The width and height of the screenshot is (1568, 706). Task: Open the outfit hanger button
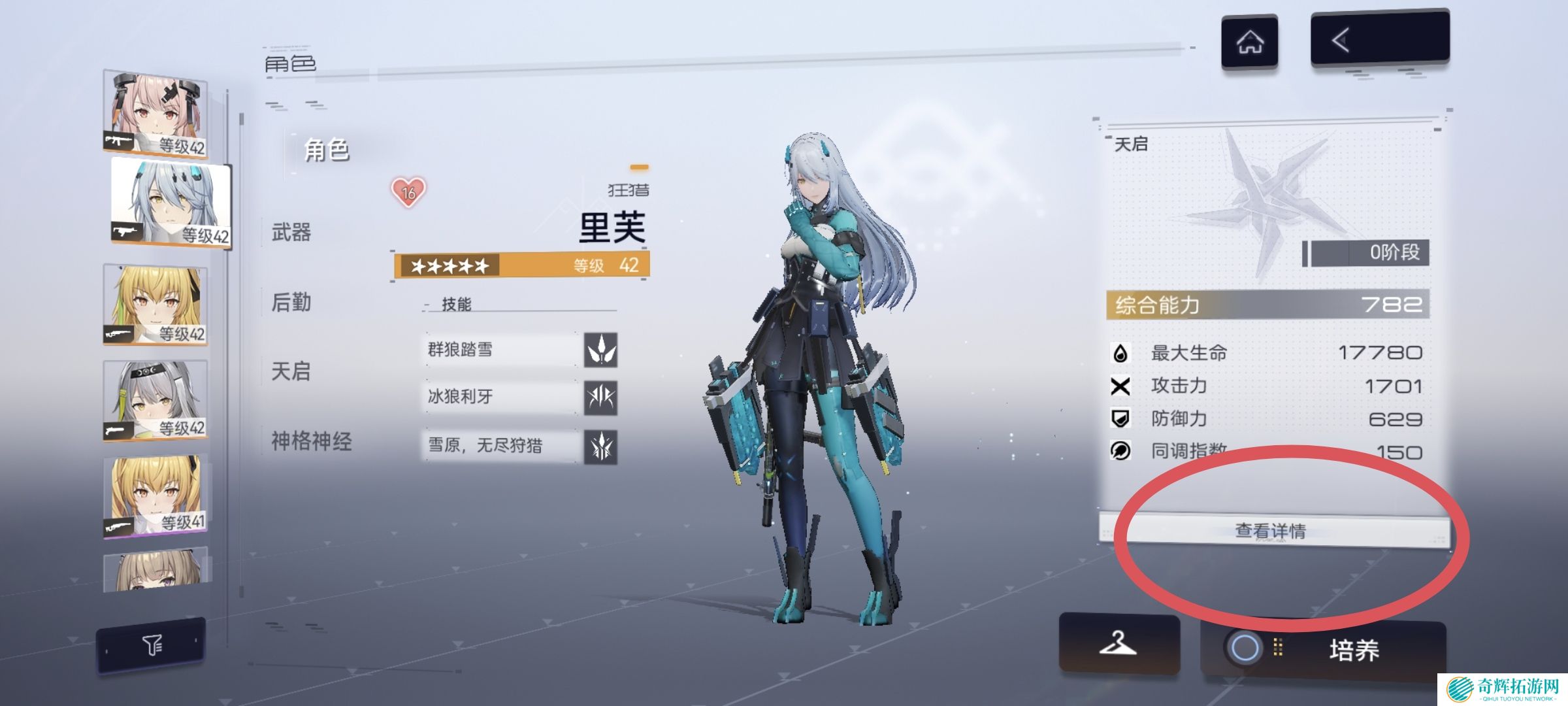[x=1119, y=644]
